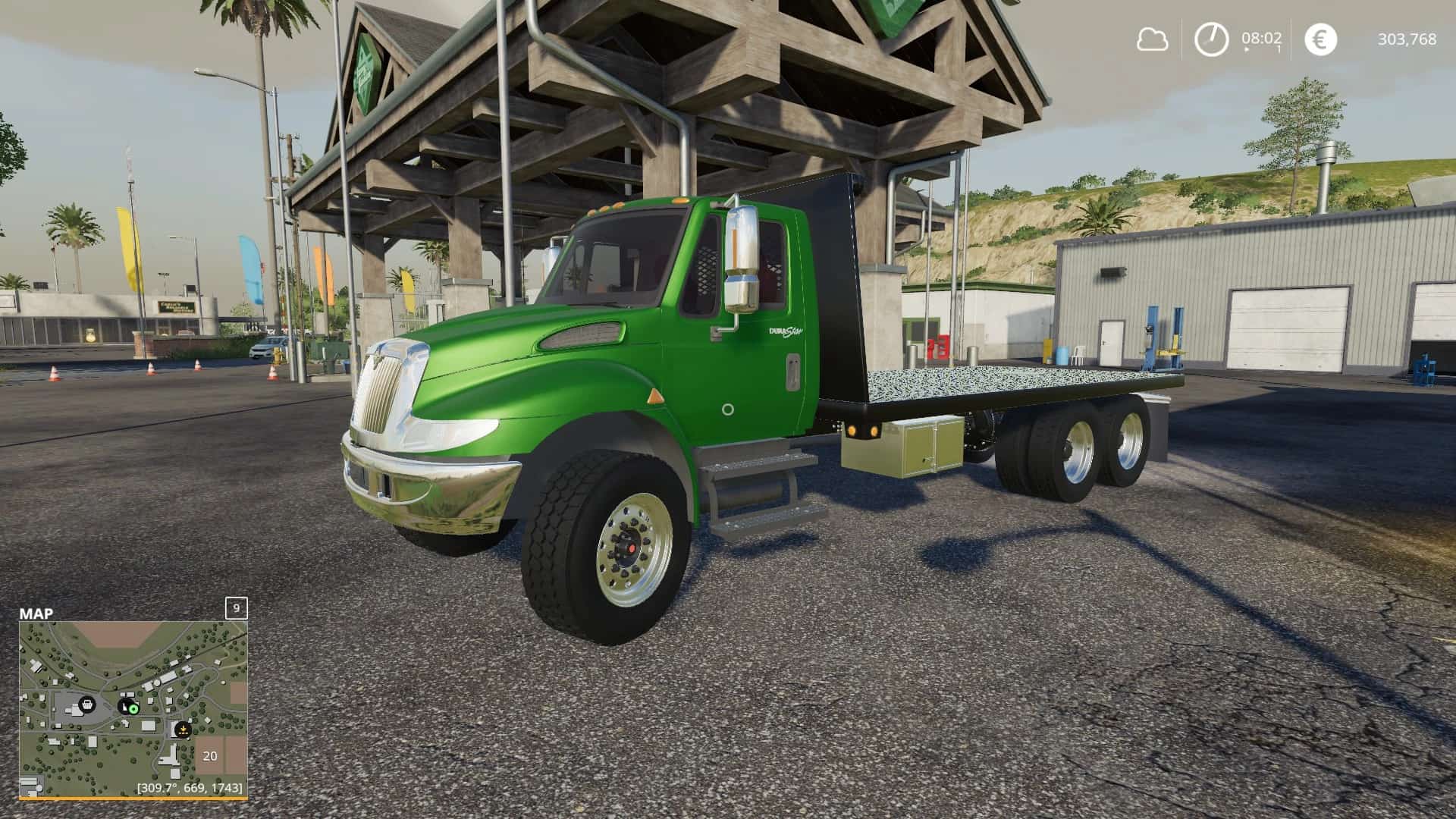The height and width of the screenshot is (819, 1456).
Task: Click the euro money icon
Action: pyautogui.click(x=1320, y=39)
